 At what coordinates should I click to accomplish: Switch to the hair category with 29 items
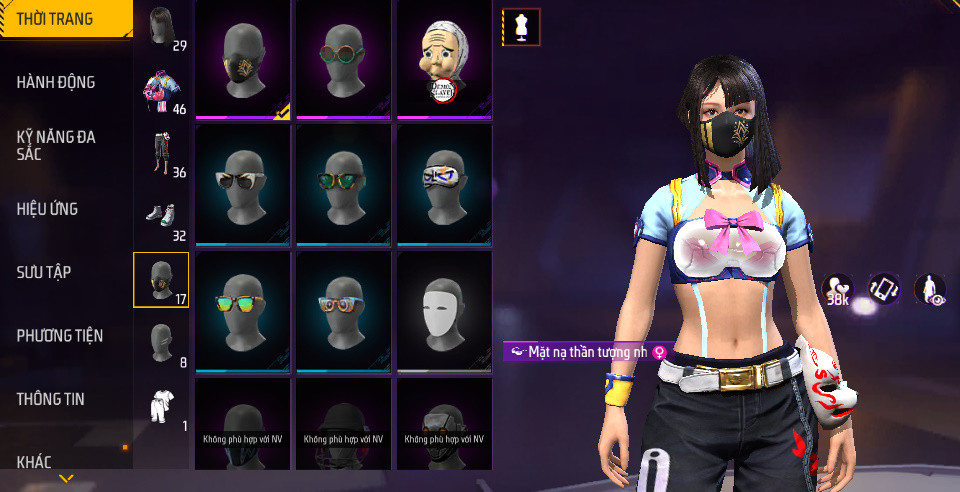(x=162, y=28)
